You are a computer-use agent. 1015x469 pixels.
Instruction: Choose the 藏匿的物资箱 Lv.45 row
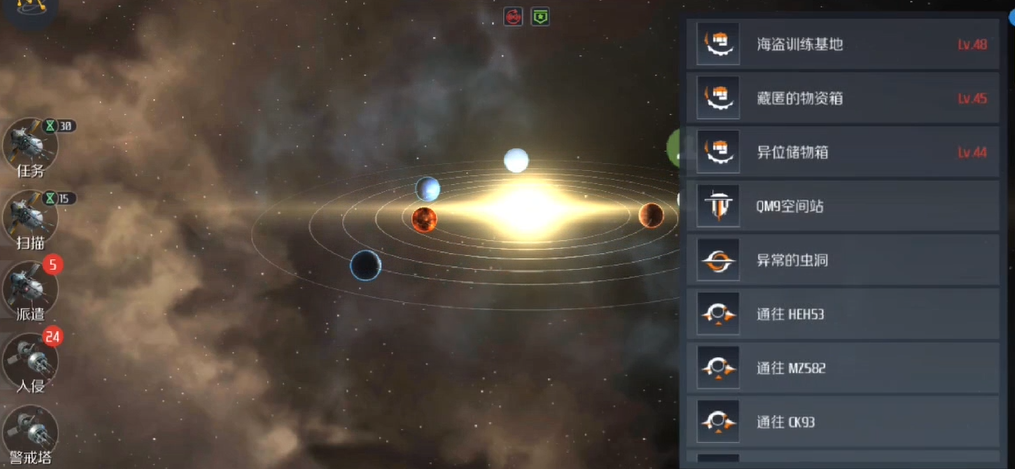click(x=842, y=98)
